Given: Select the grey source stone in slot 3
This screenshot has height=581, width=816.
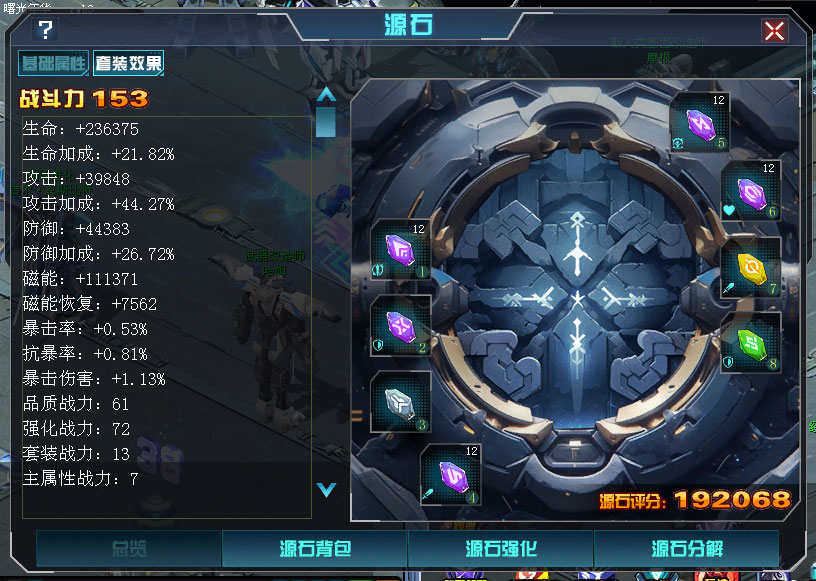Looking at the screenshot, I should (400, 402).
